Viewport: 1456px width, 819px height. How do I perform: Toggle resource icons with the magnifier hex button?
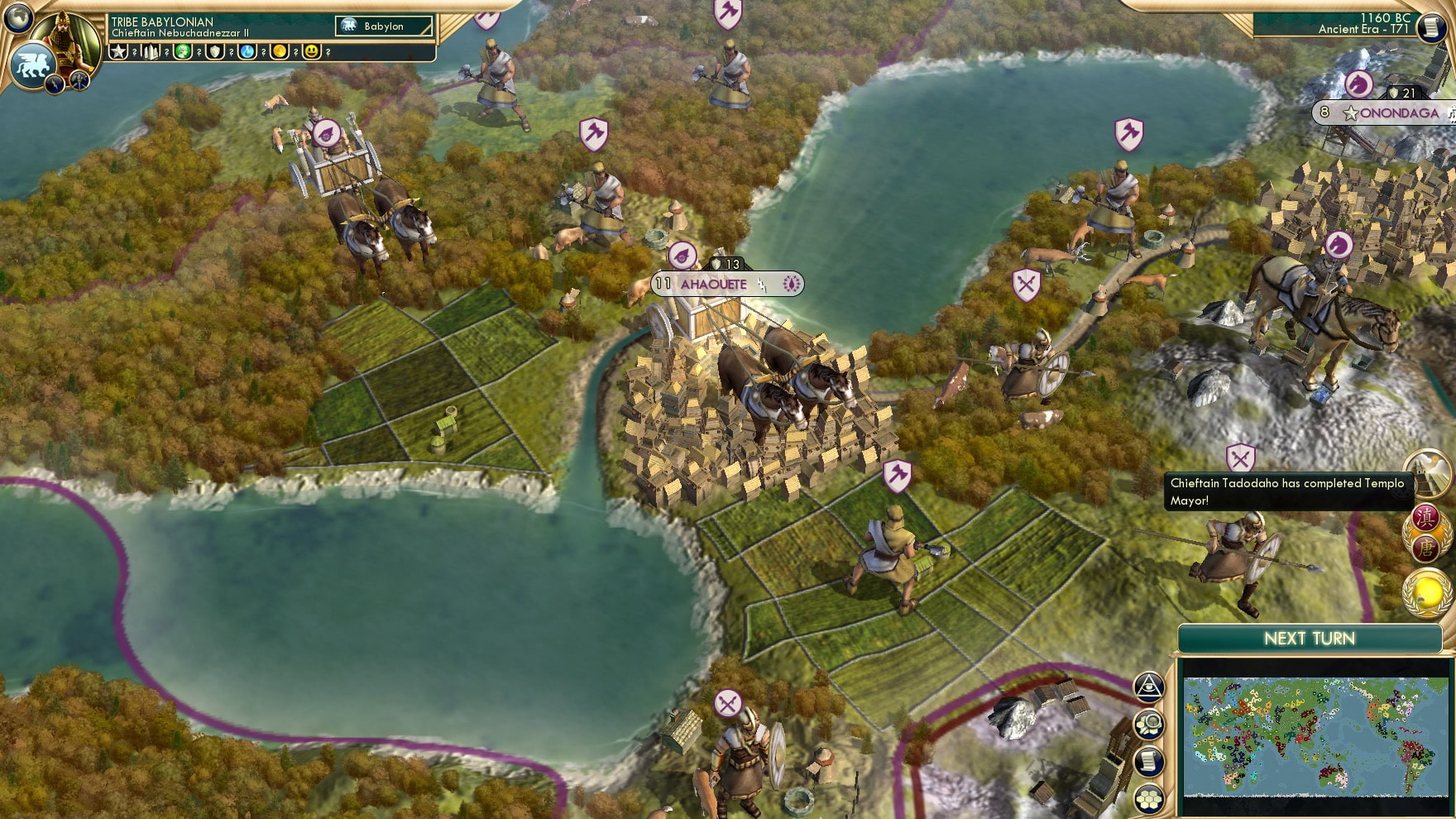(x=1149, y=725)
